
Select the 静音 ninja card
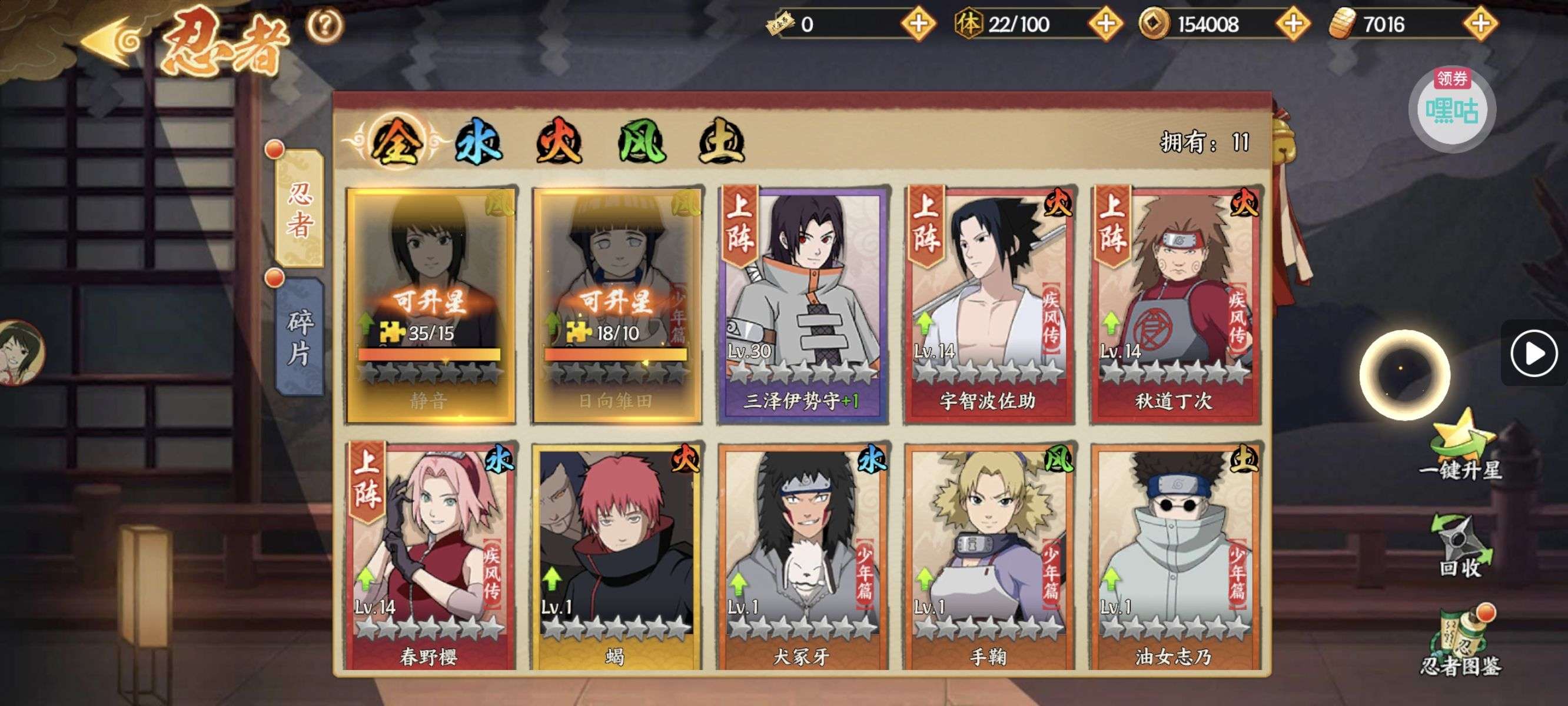click(x=430, y=304)
